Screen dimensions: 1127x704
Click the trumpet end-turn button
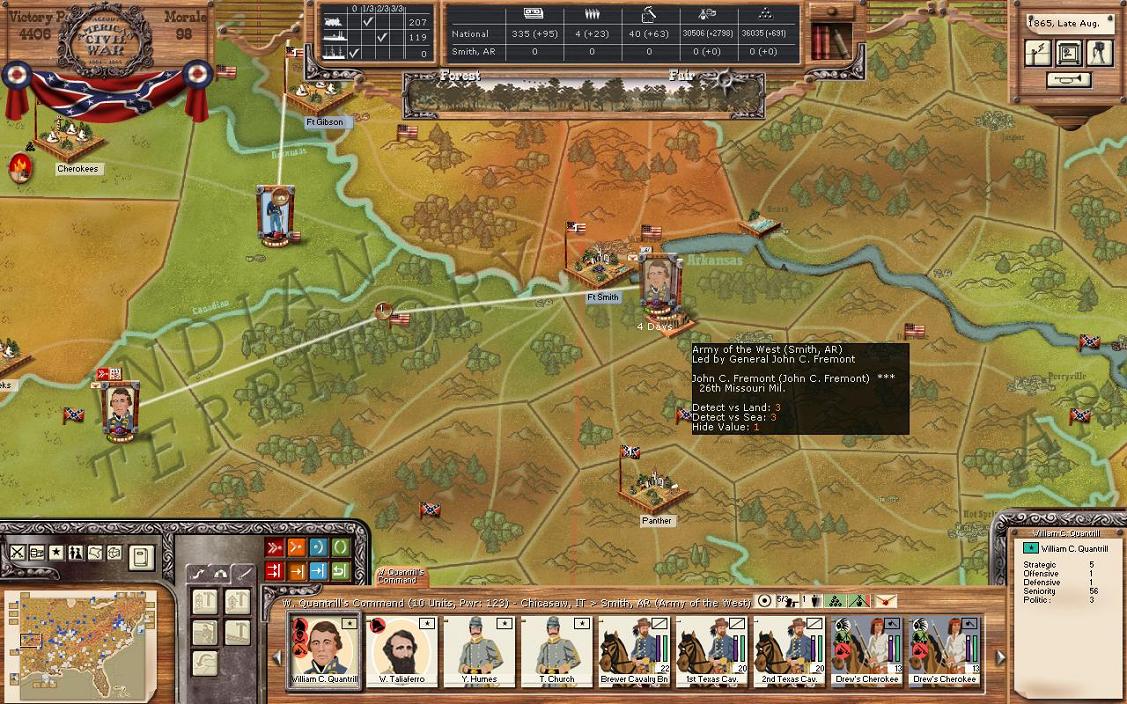(1067, 80)
